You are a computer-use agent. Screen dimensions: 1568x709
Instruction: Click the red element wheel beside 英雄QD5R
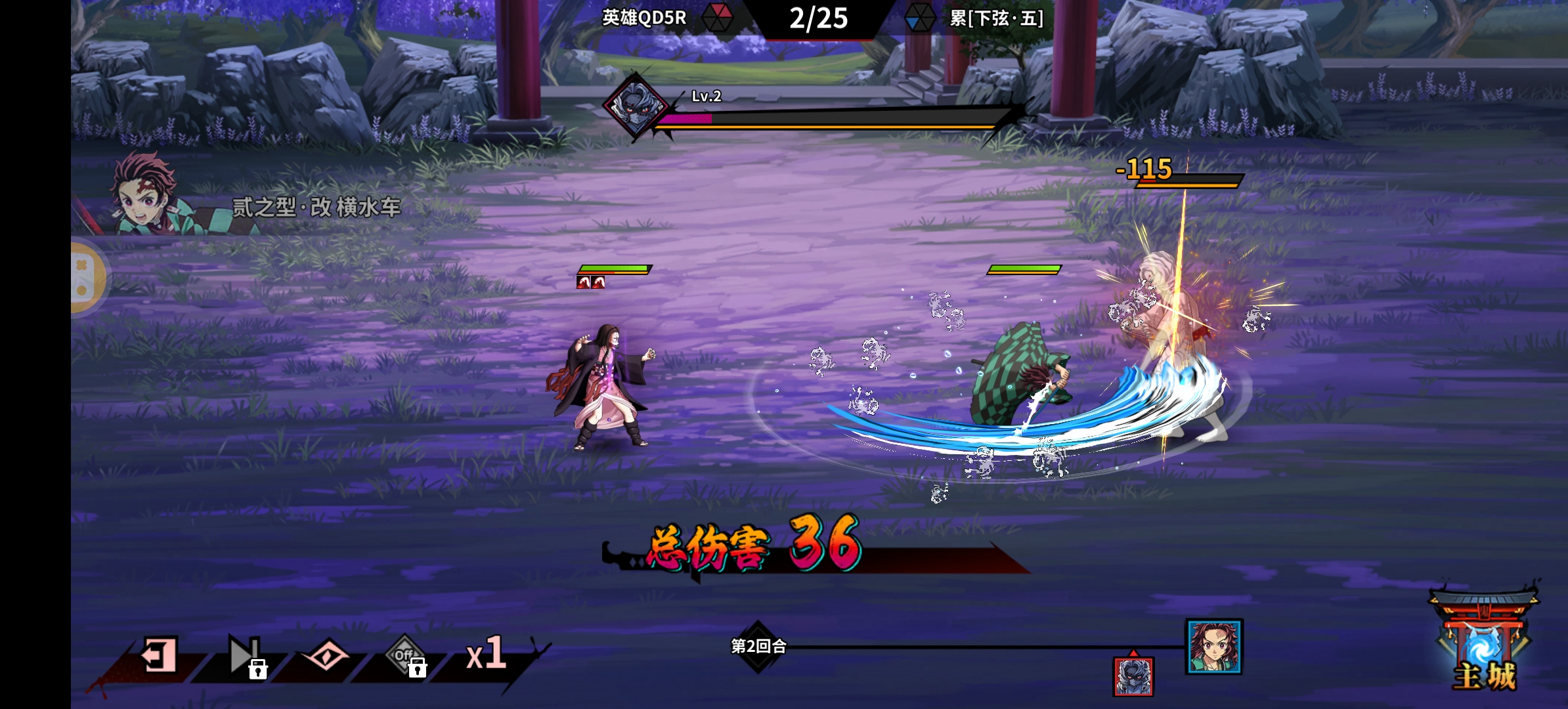717,18
